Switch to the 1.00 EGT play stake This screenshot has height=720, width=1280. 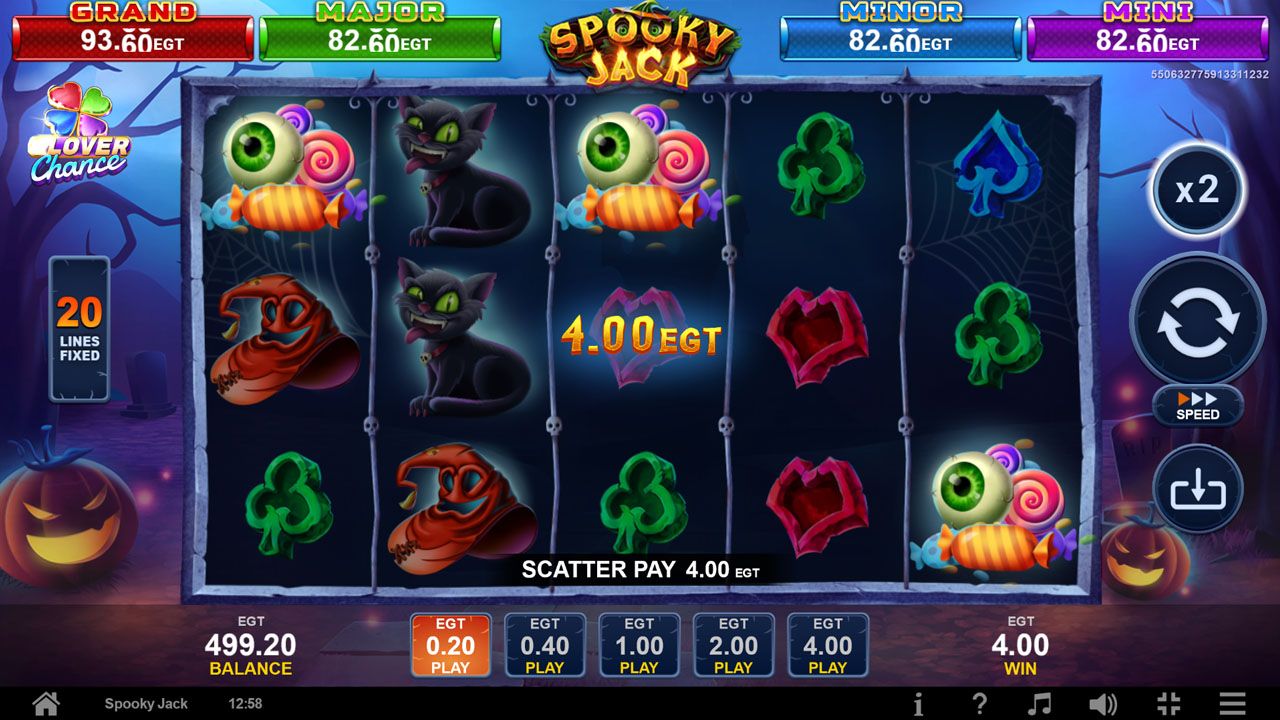(x=638, y=644)
